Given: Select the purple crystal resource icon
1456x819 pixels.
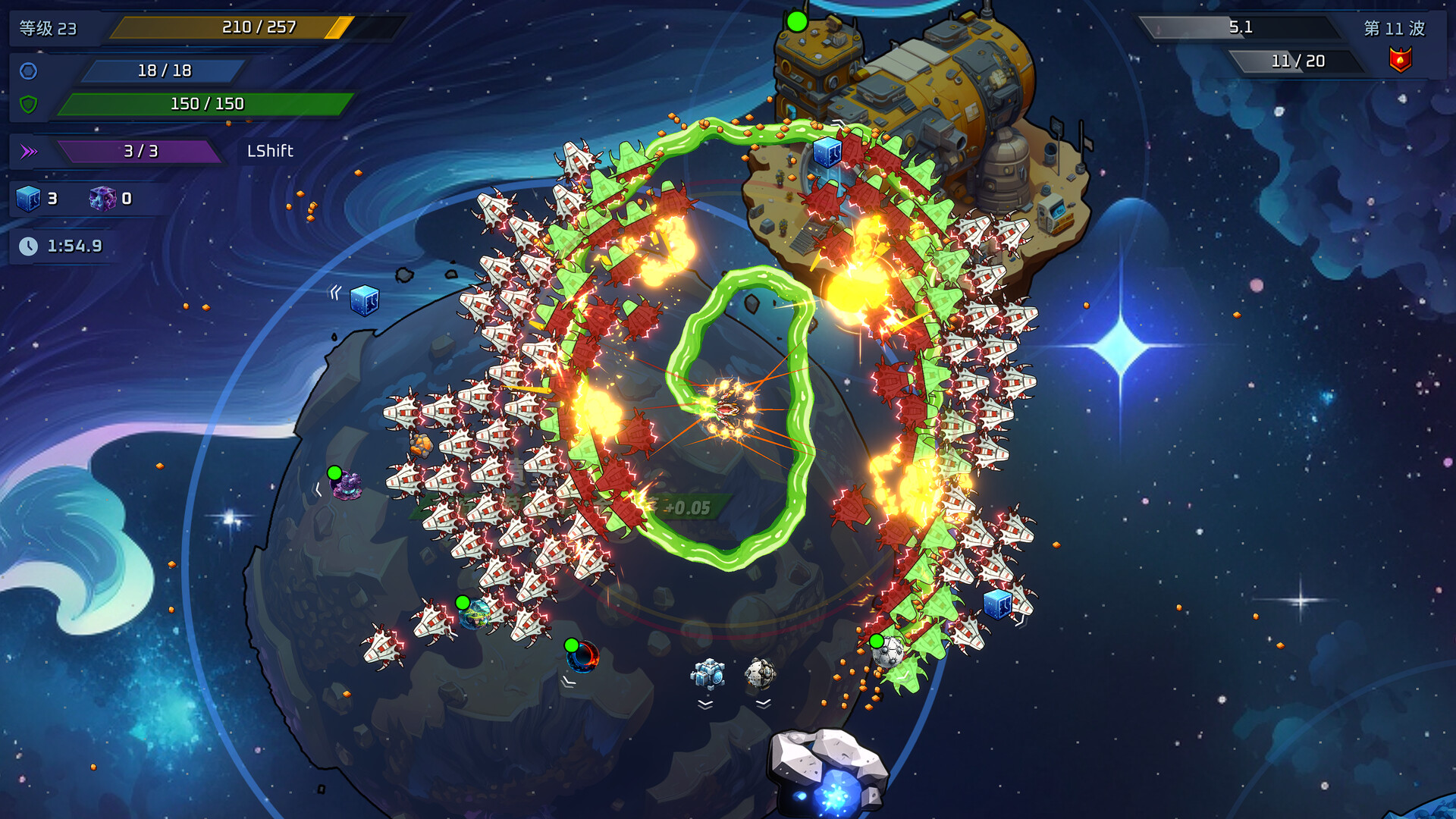Looking at the screenshot, I should tap(102, 199).
